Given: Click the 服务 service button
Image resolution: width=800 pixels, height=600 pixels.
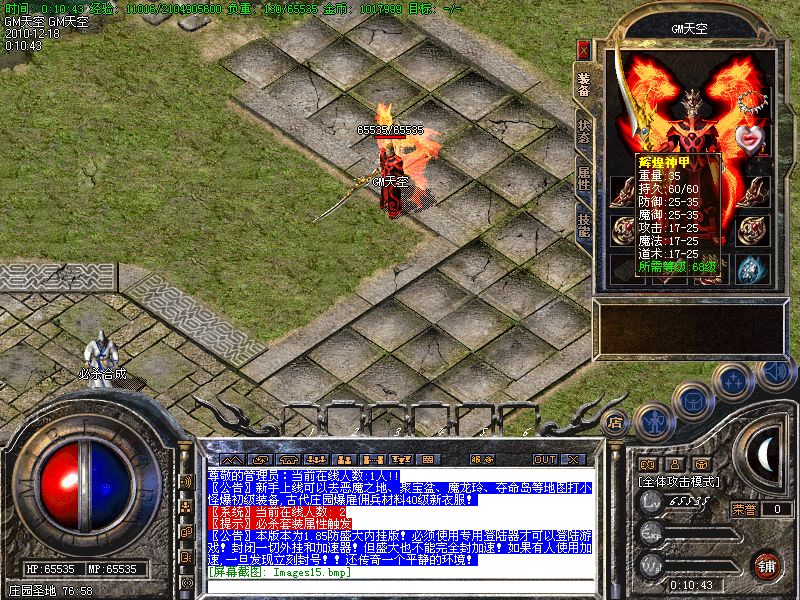Looking at the screenshot, I should 481,459.
